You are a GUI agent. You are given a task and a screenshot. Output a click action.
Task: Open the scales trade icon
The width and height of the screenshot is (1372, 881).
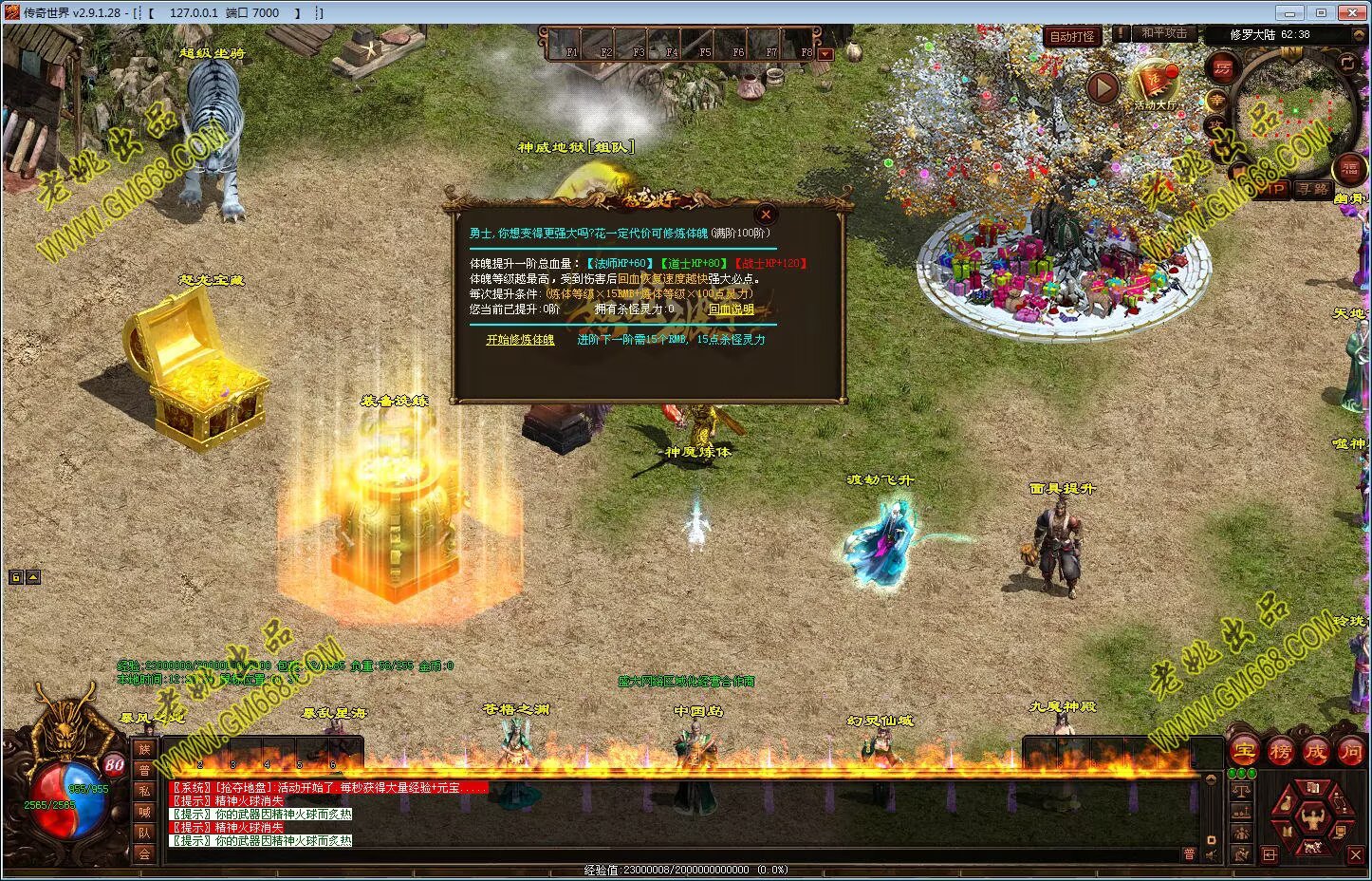[x=1241, y=789]
